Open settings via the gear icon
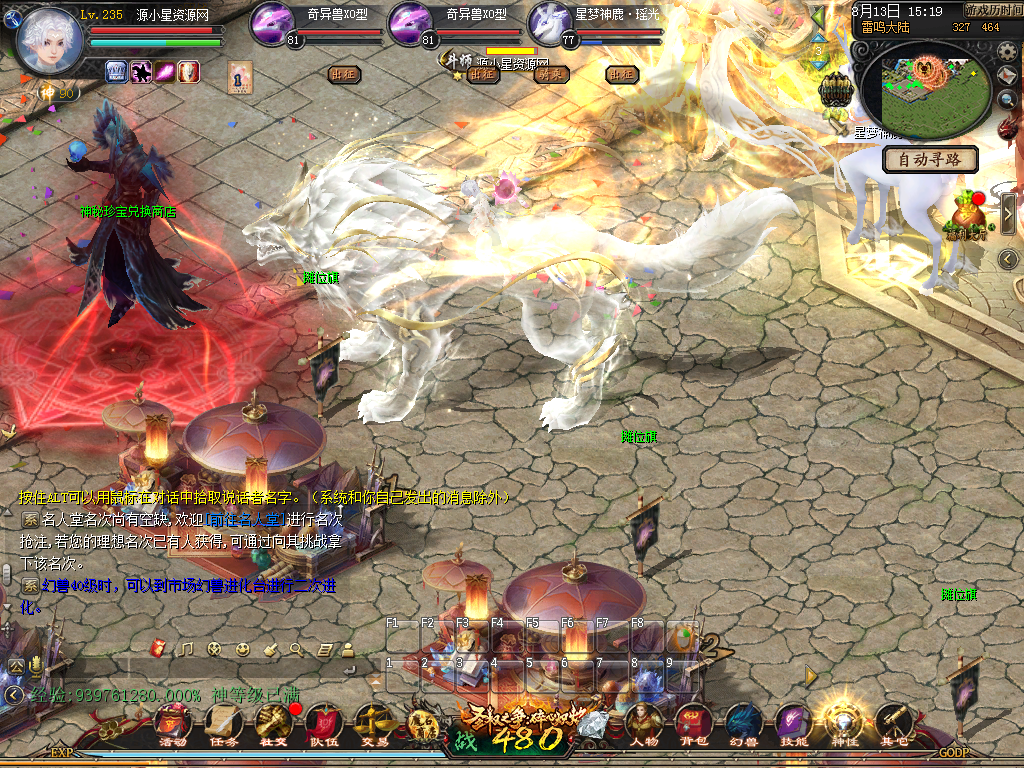 (1007, 50)
